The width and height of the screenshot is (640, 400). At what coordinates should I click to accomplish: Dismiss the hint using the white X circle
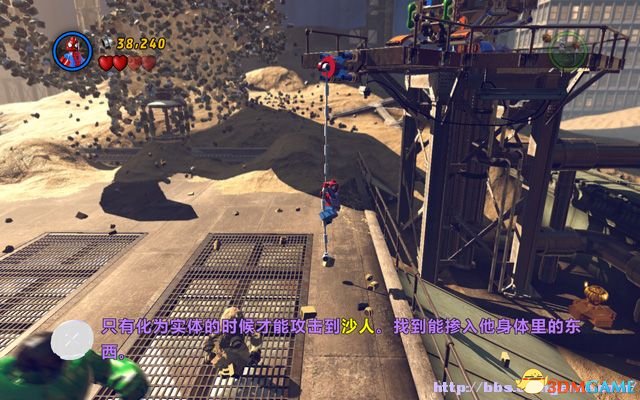[x=72, y=340]
